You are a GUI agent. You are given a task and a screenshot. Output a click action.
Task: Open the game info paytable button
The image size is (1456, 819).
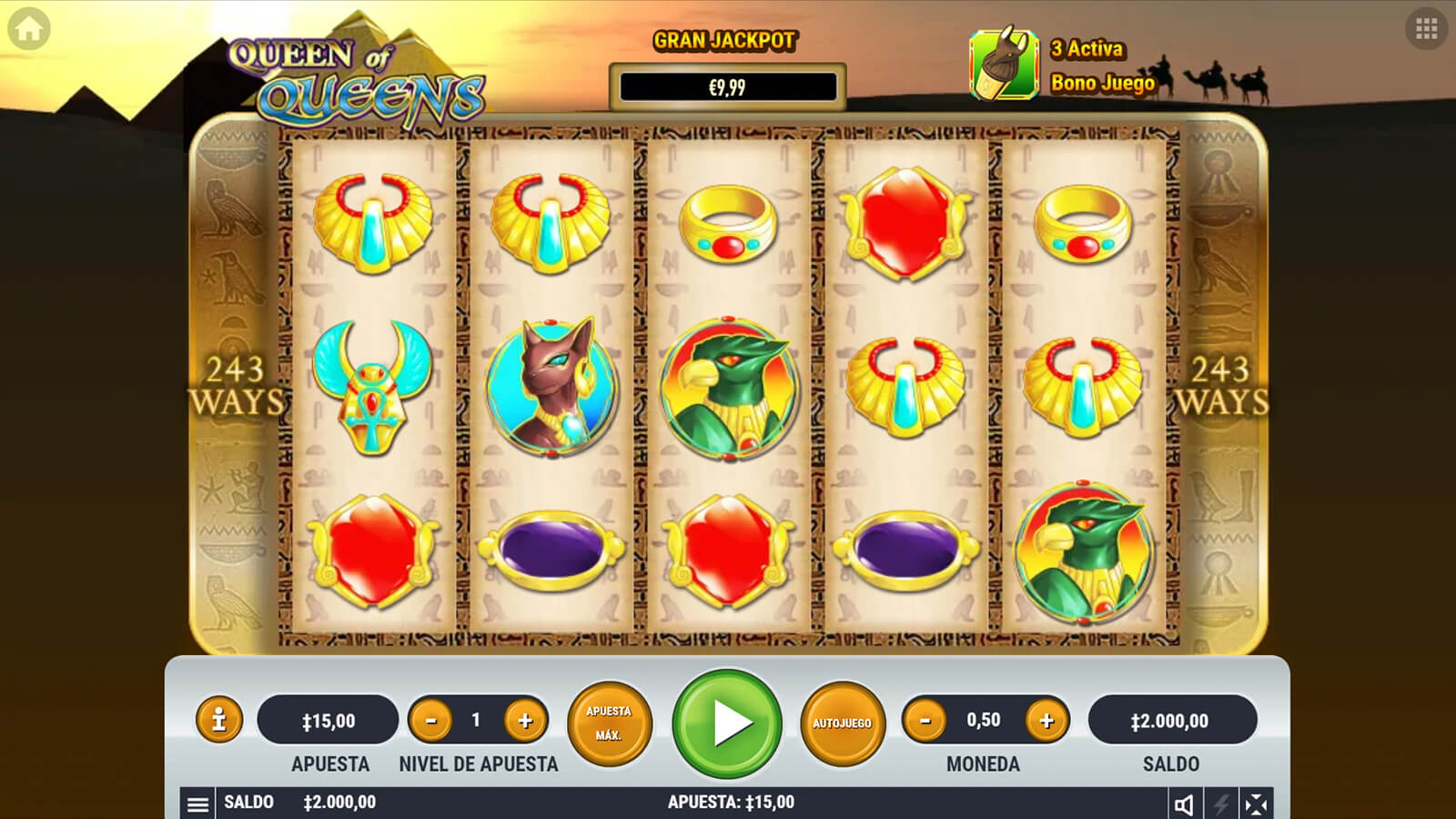pyautogui.click(x=218, y=721)
